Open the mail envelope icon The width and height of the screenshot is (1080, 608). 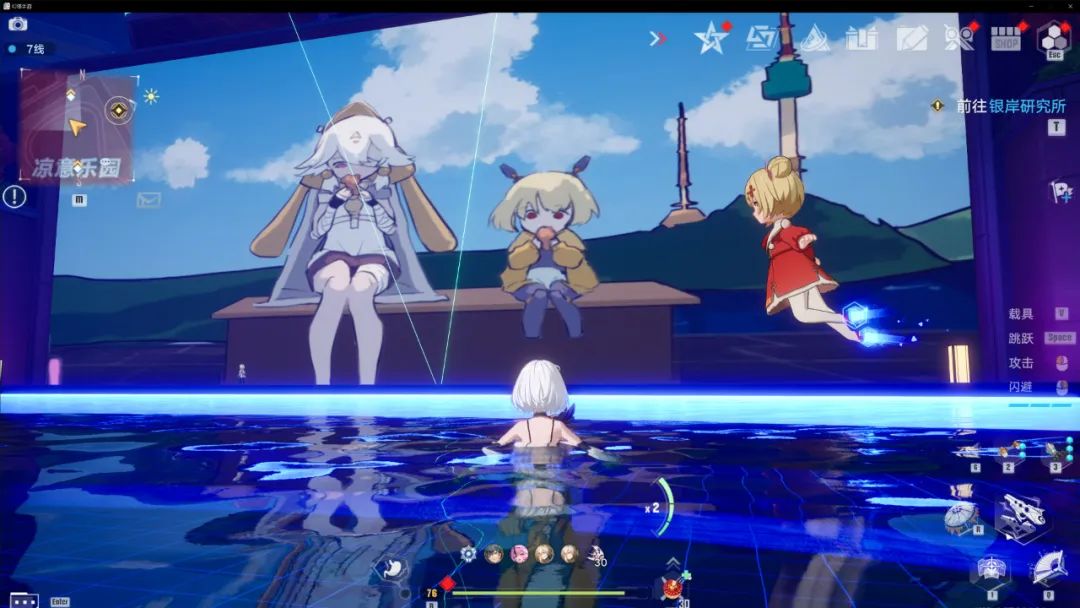(x=149, y=200)
